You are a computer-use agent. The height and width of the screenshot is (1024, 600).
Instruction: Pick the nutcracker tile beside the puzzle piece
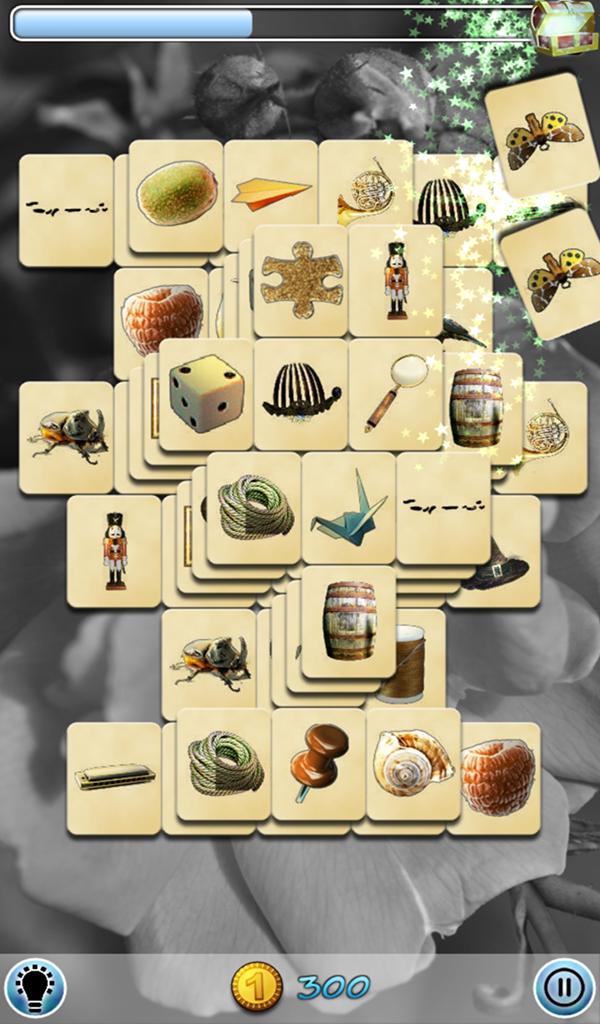click(x=396, y=279)
